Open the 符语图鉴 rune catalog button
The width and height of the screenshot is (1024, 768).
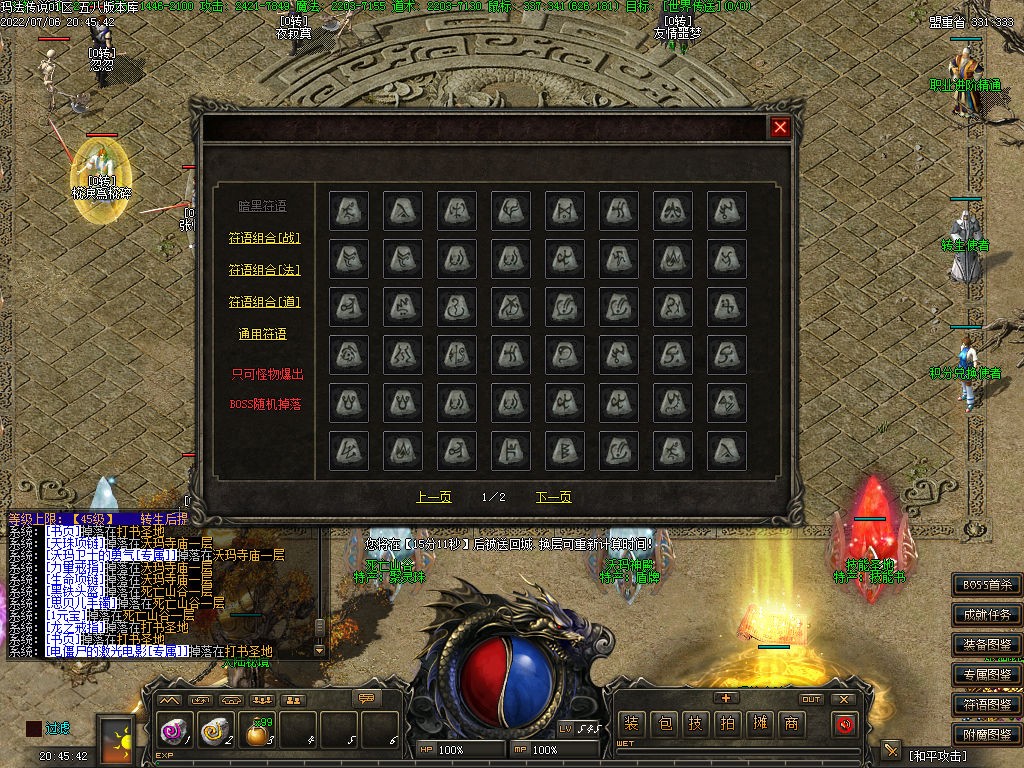987,705
